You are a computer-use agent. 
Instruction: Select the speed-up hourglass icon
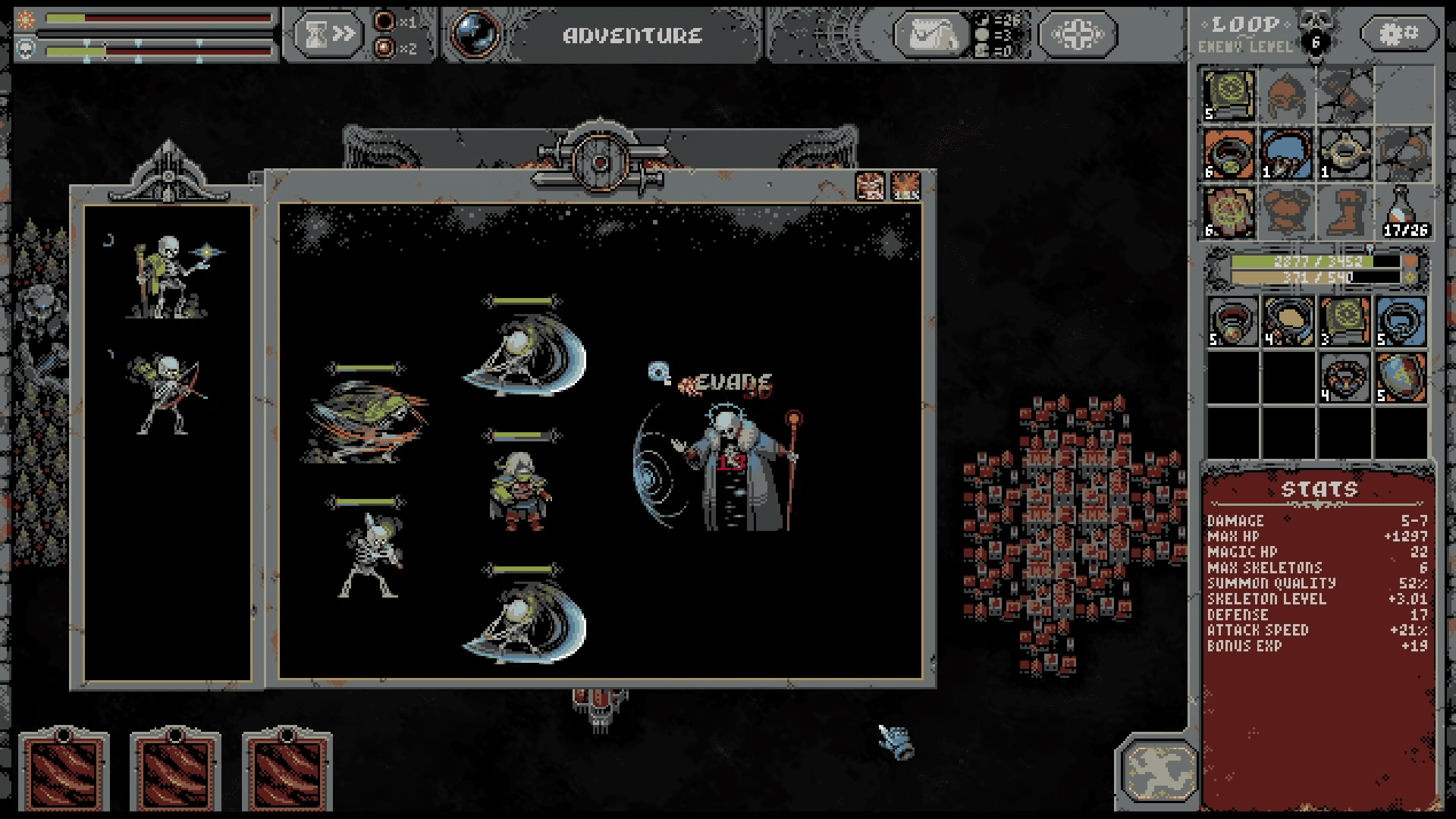(x=330, y=33)
